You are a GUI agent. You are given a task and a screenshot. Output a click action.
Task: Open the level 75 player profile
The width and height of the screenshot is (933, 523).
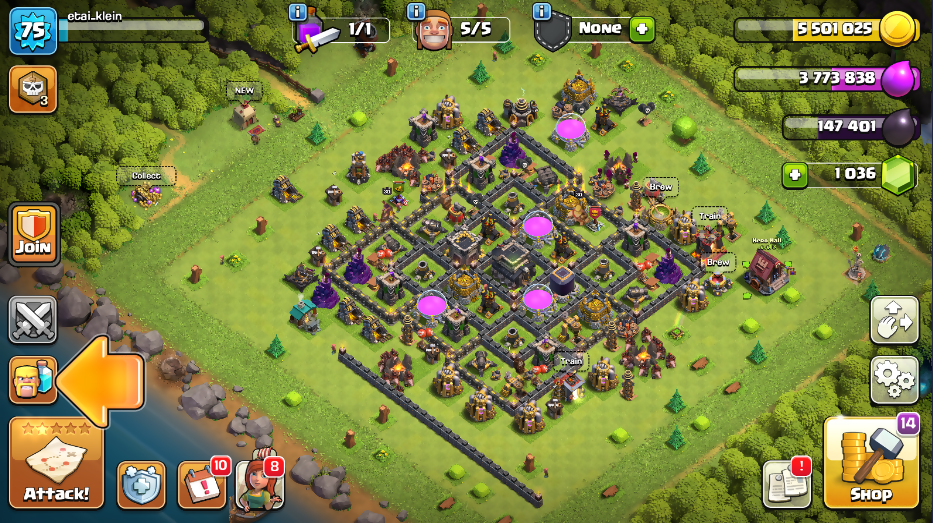(x=33, y=31)
